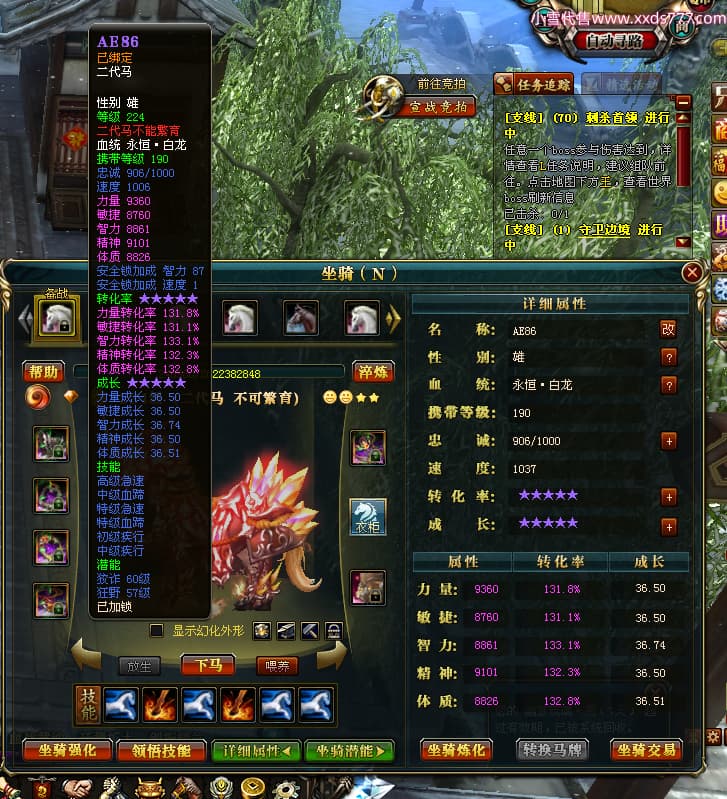This screenshot has width=727, height=799.
Task: Open the 帮助 help button
Action: (x=43, y=371)
